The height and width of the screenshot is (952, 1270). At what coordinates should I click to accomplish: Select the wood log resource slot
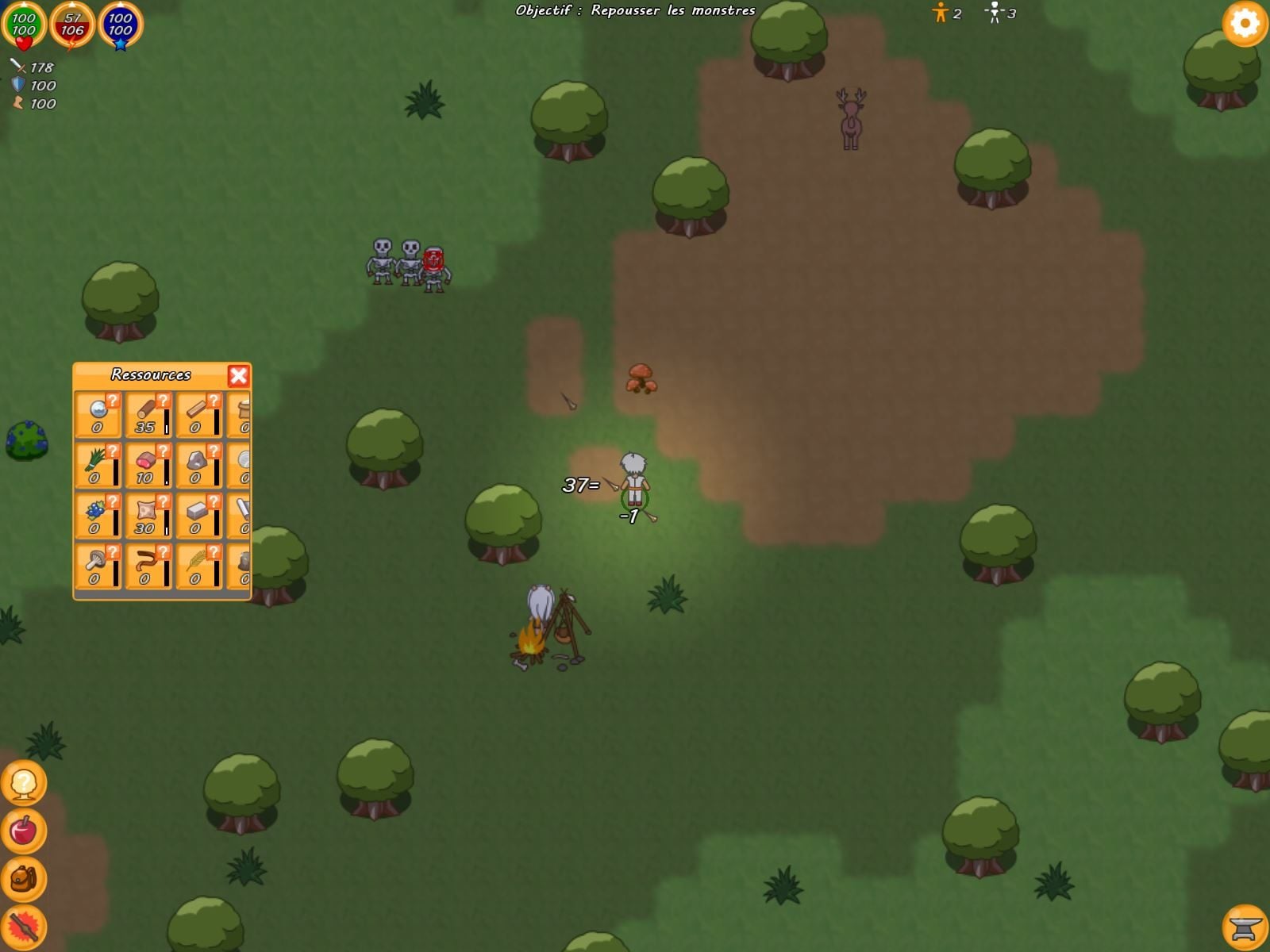coord(148,415)
